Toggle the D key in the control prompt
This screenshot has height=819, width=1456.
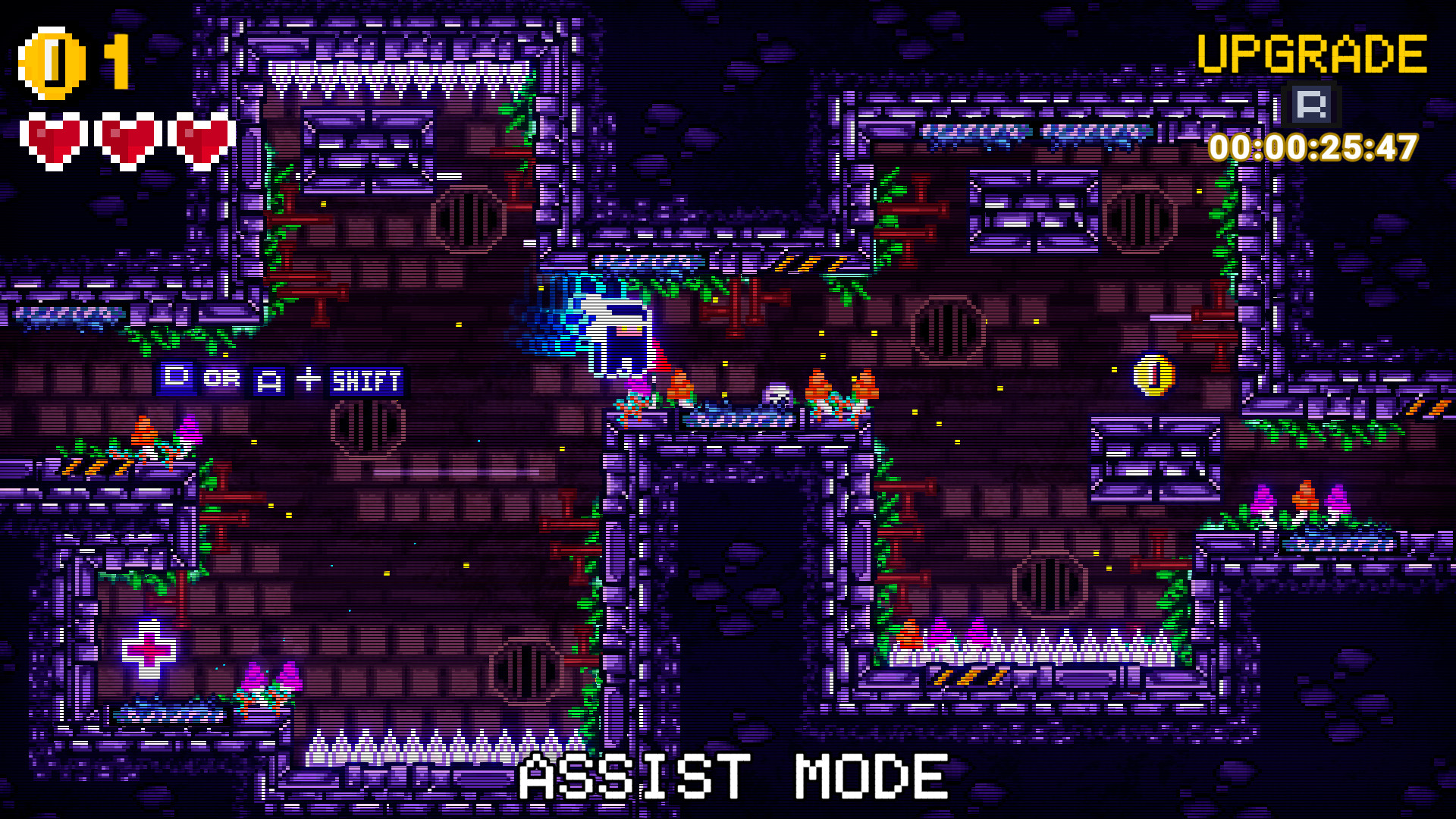tap(176, 380)
